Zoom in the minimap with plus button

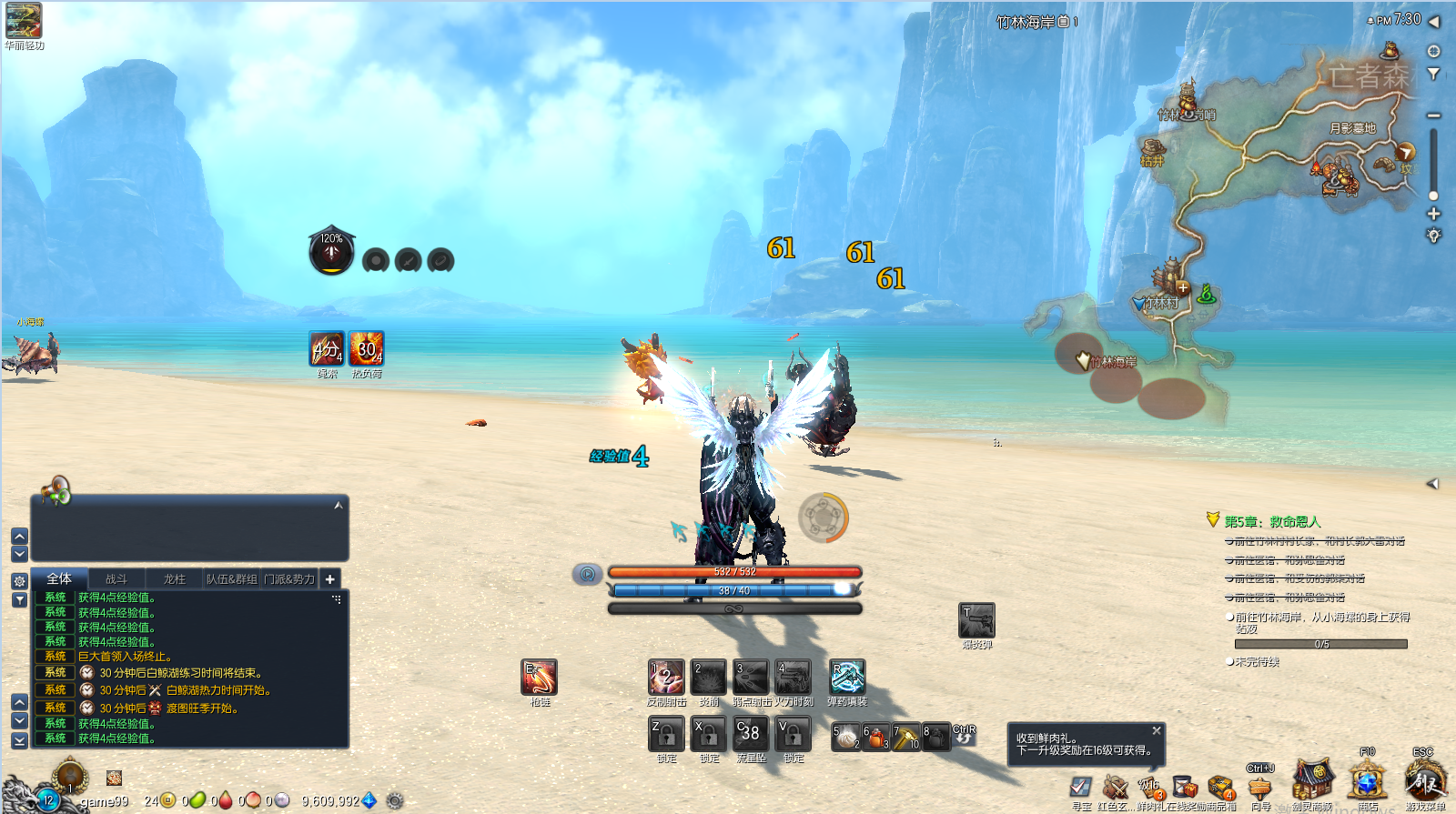[x=1433, y=214]
